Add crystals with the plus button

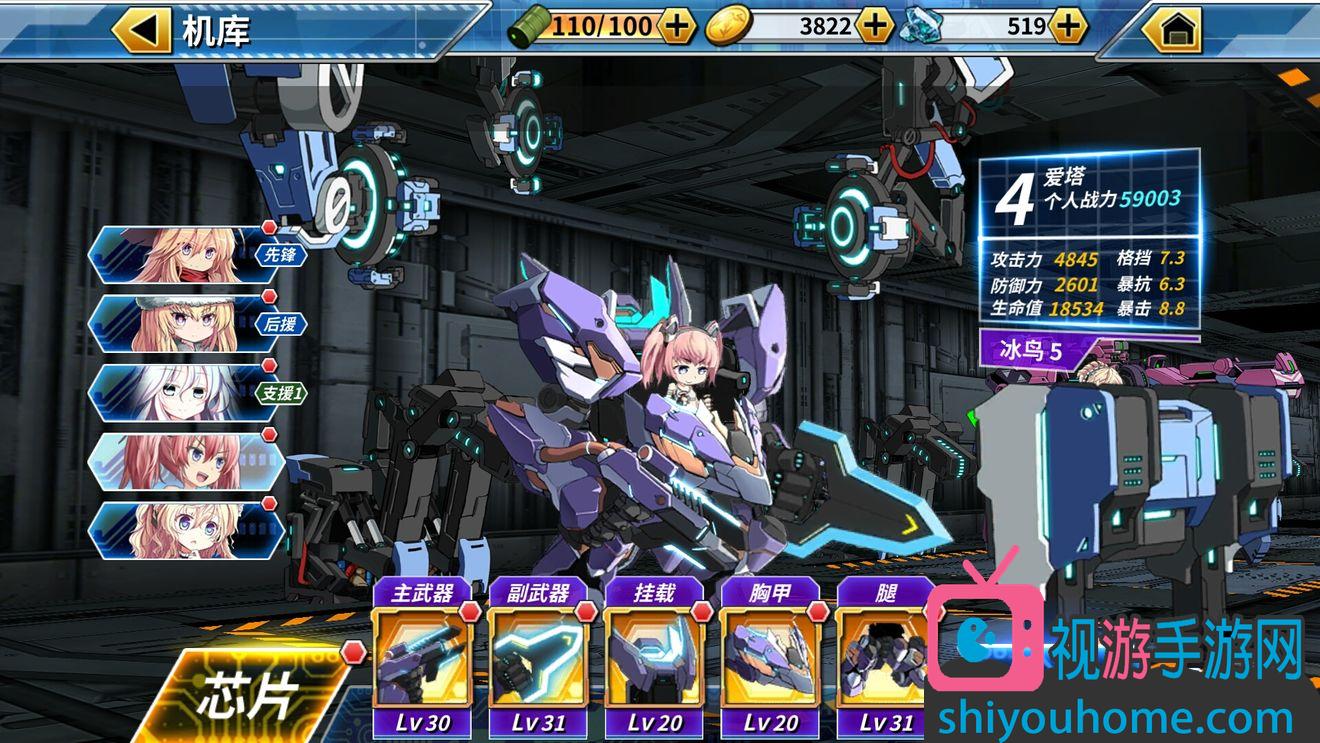tap(1068, 26)
